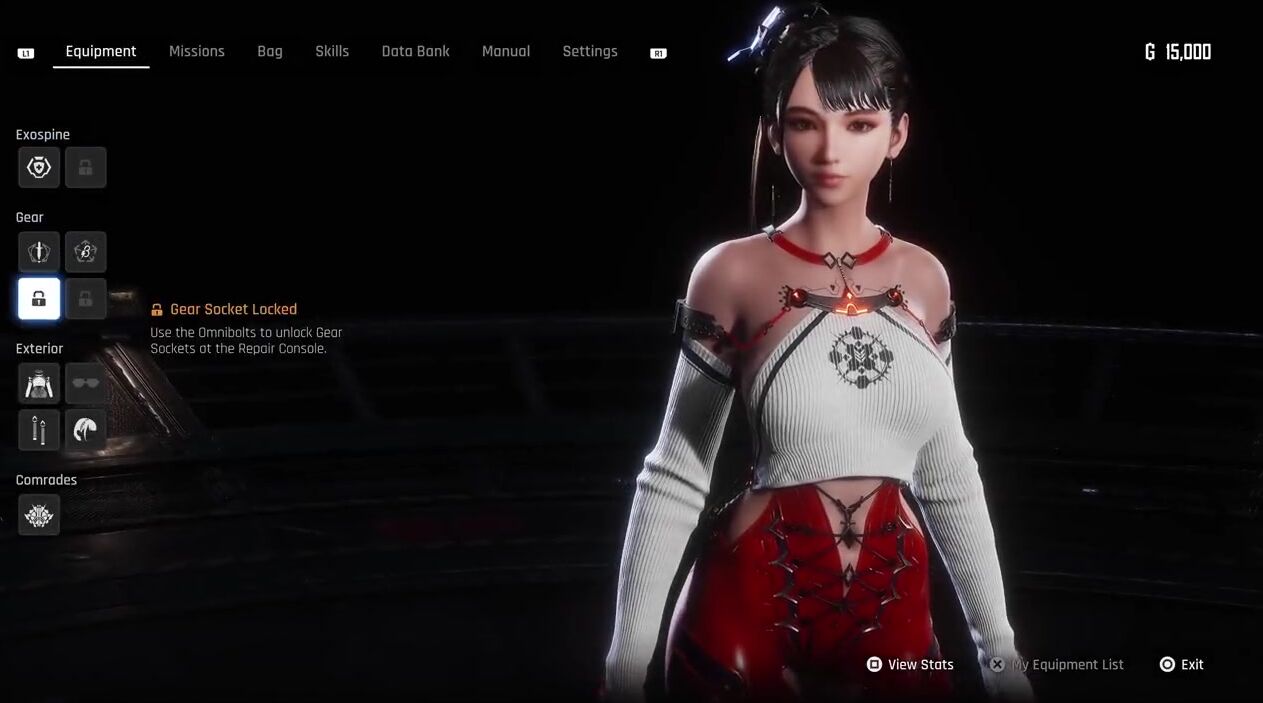Switch to the Settings tab

point(590,51)
